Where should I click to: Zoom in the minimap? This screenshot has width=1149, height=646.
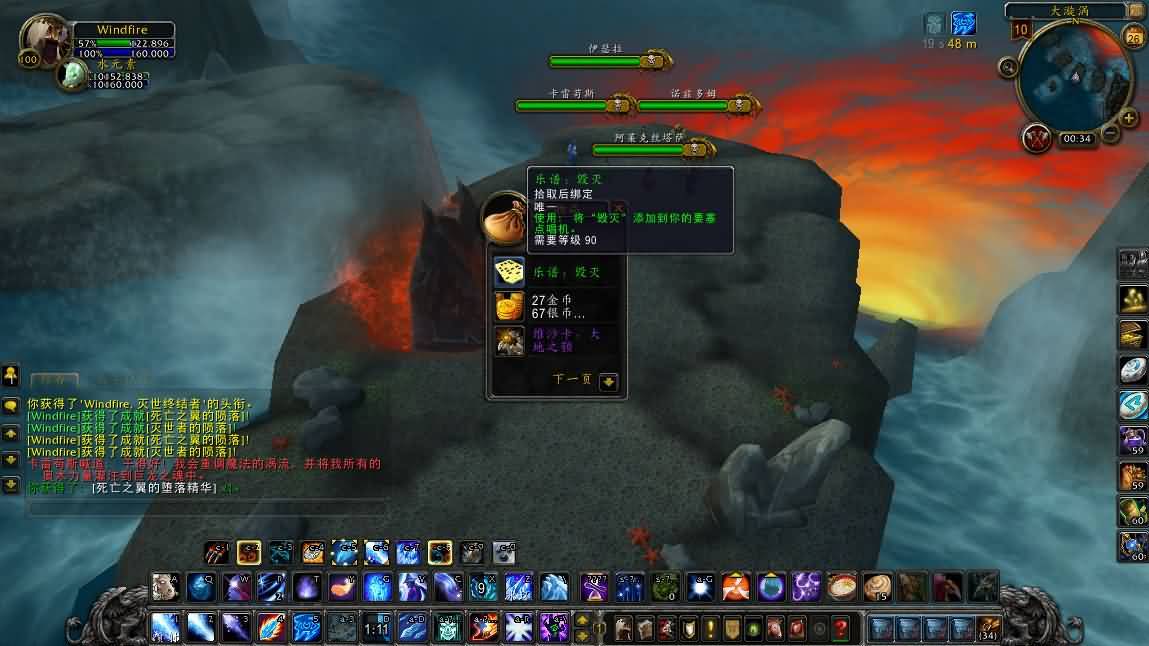pyautogui.click(x=1129, y=118)
